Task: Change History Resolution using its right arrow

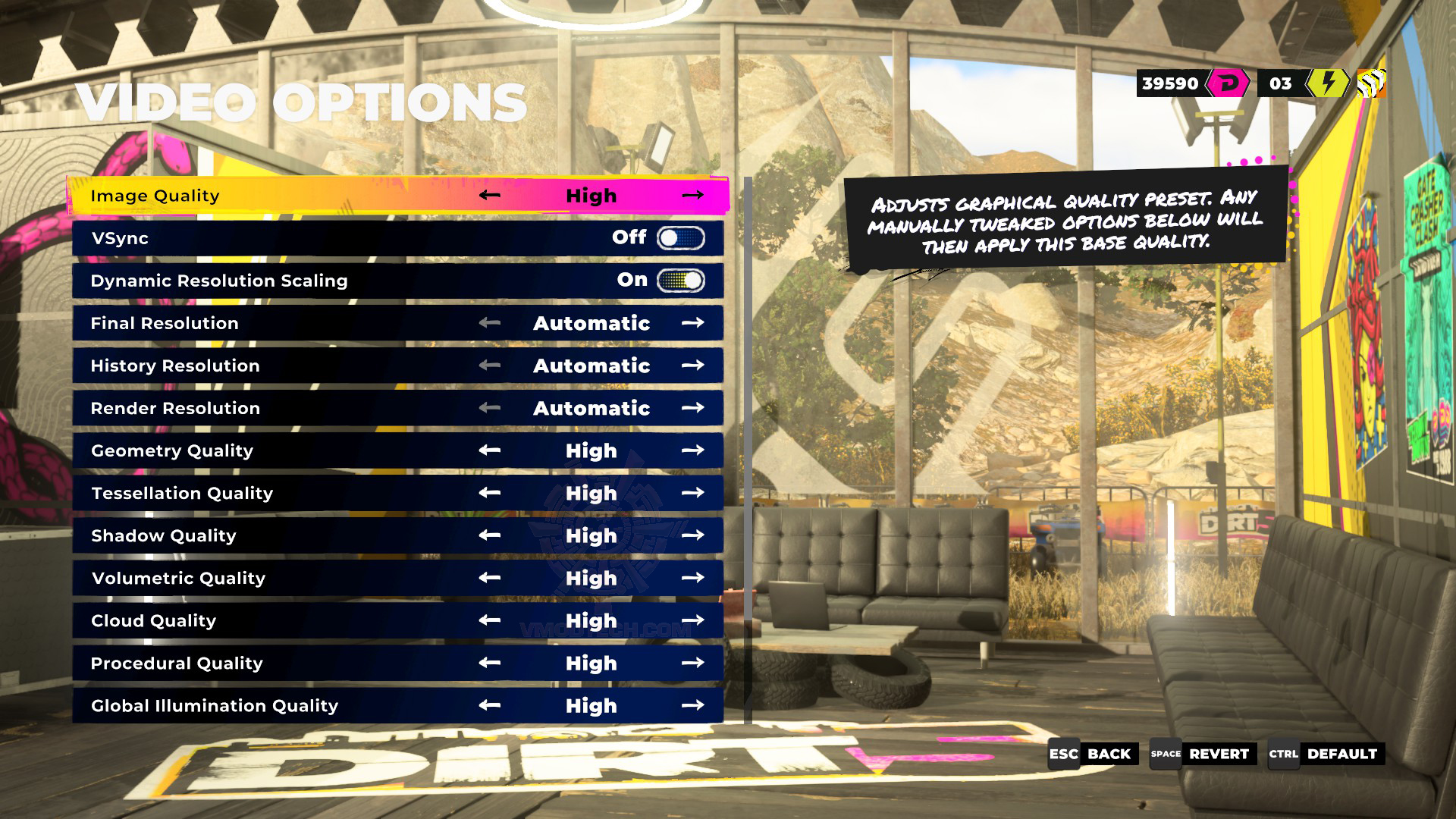Action: coord(692,366)
